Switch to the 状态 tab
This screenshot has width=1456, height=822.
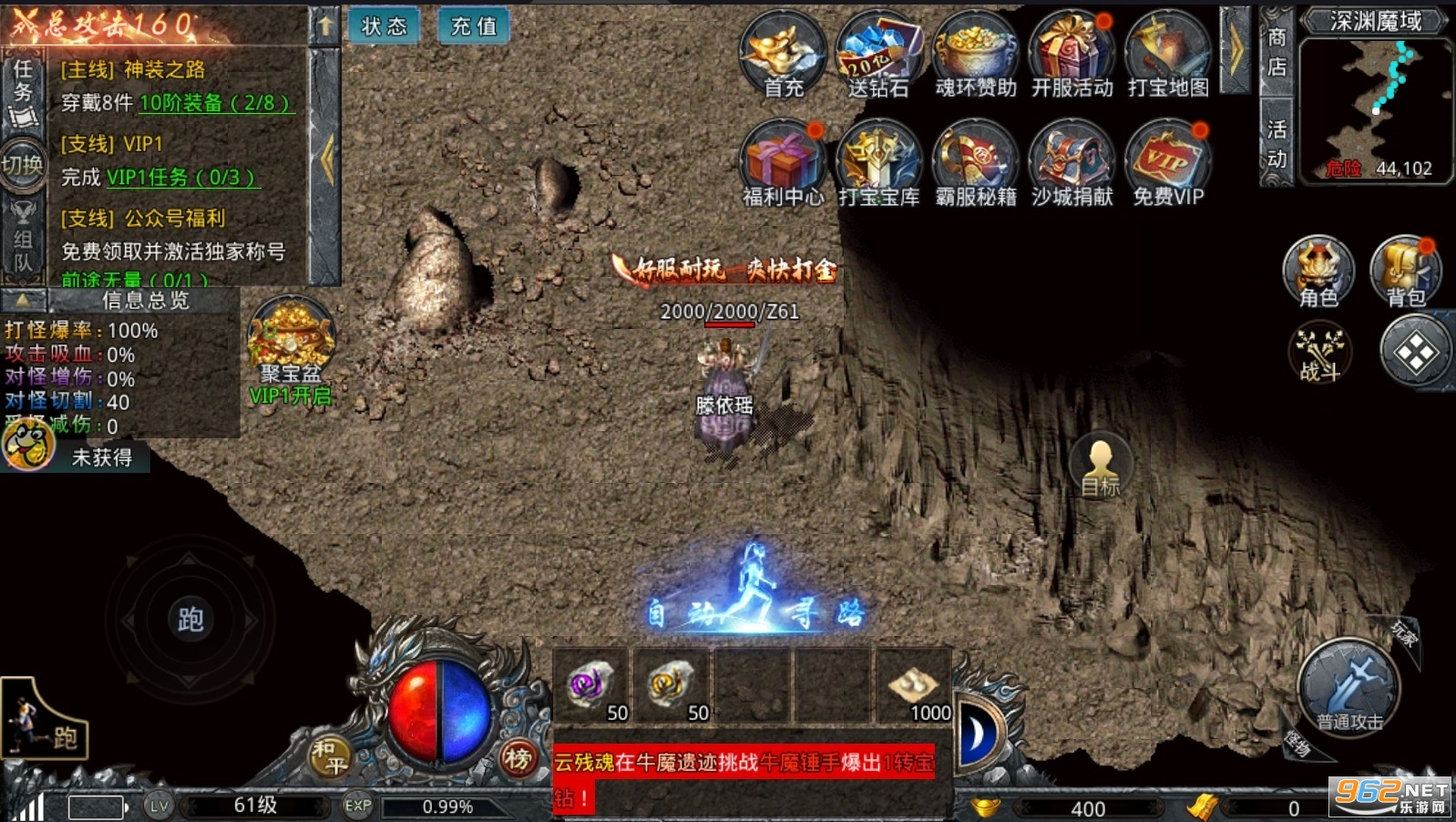click(385, 26)
